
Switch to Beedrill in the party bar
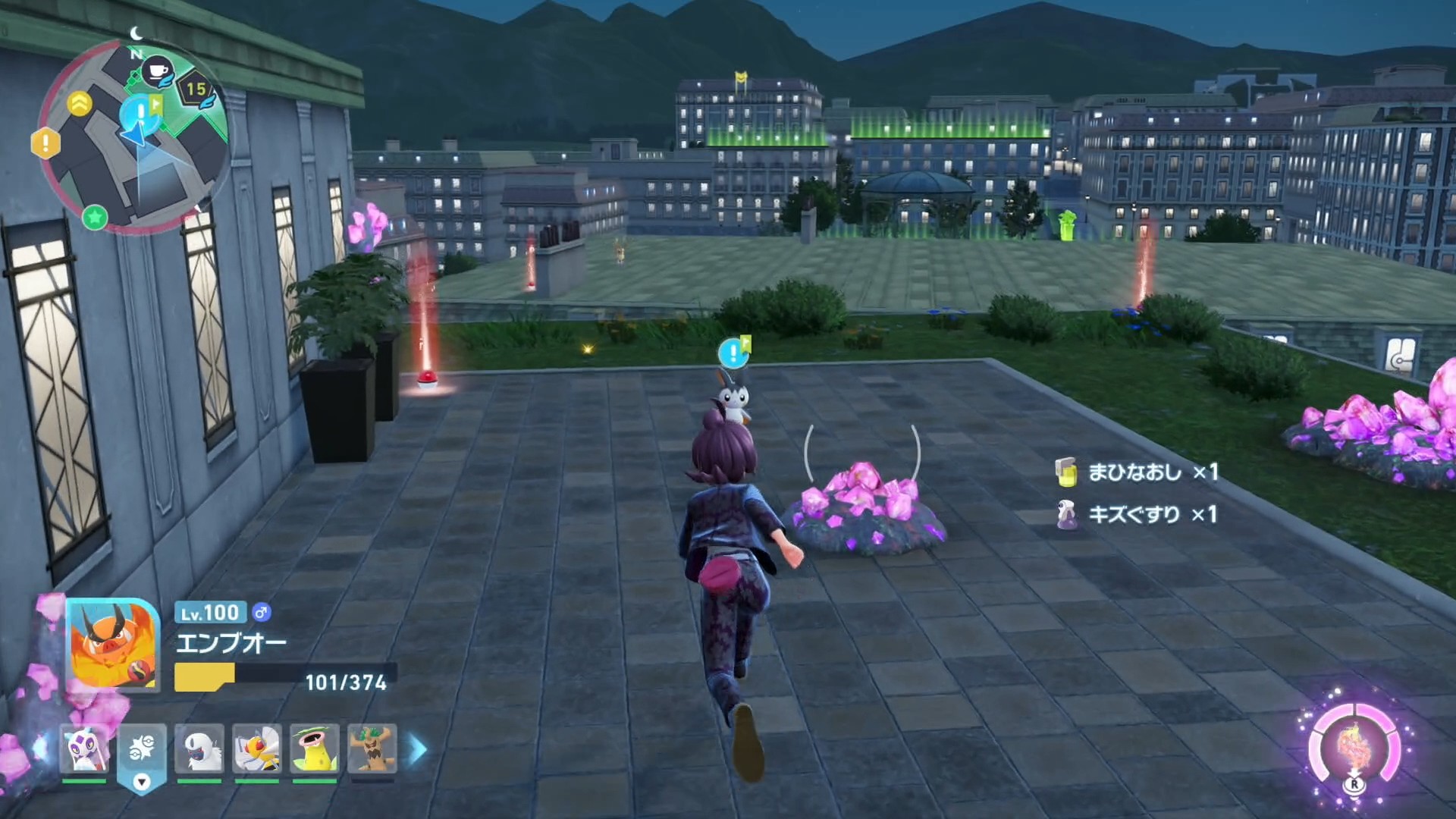click(x=257, y=749)
